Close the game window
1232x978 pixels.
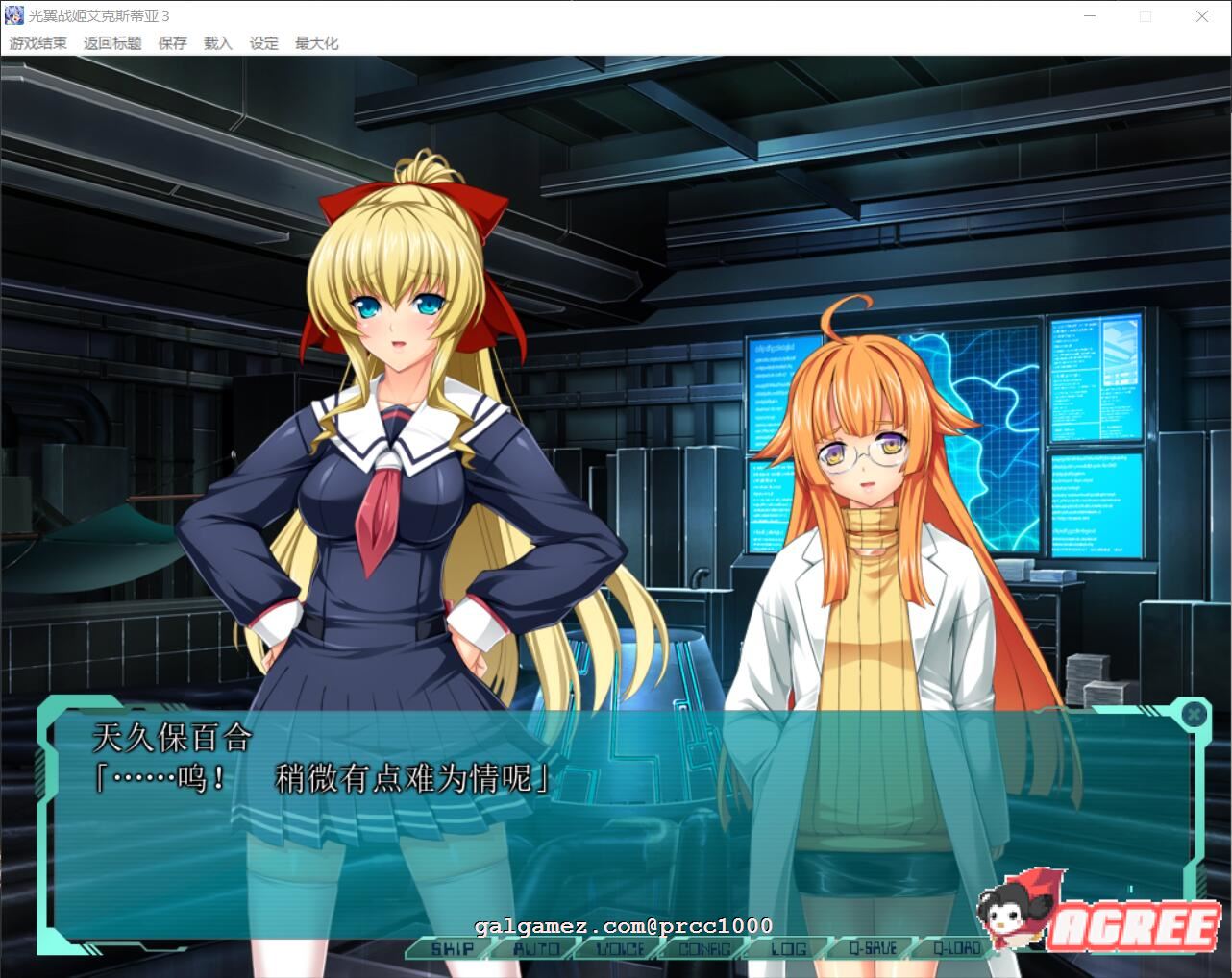(1201, 16)
